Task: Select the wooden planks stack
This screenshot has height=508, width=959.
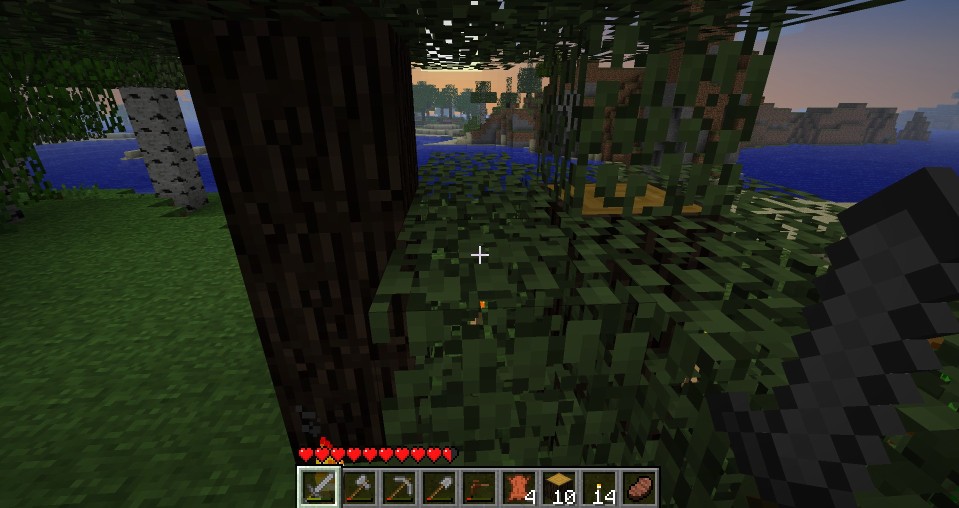Action: 558,487
